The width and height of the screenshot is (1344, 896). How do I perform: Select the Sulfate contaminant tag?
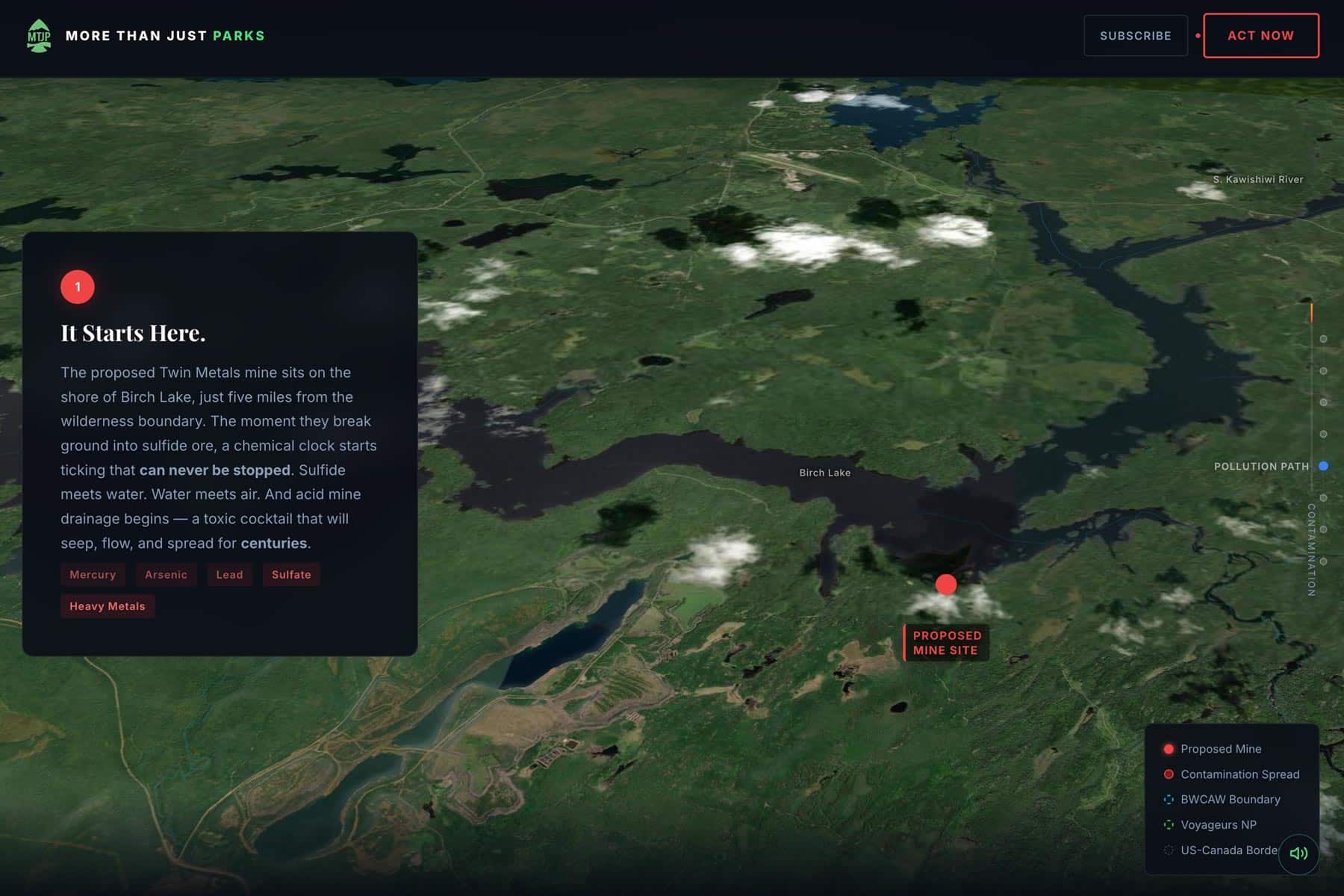click(x=291, y=574)
